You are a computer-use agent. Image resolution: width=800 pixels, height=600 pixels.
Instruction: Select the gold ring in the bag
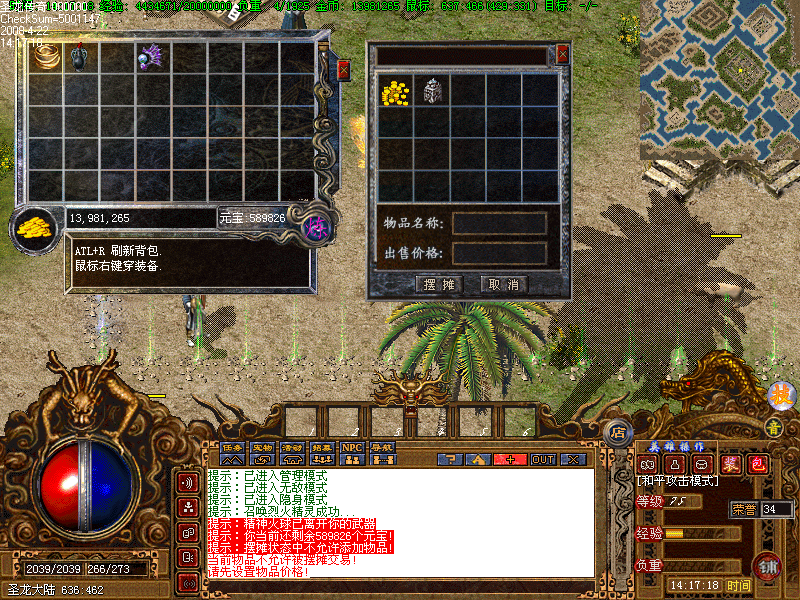(x=46, y=57)
